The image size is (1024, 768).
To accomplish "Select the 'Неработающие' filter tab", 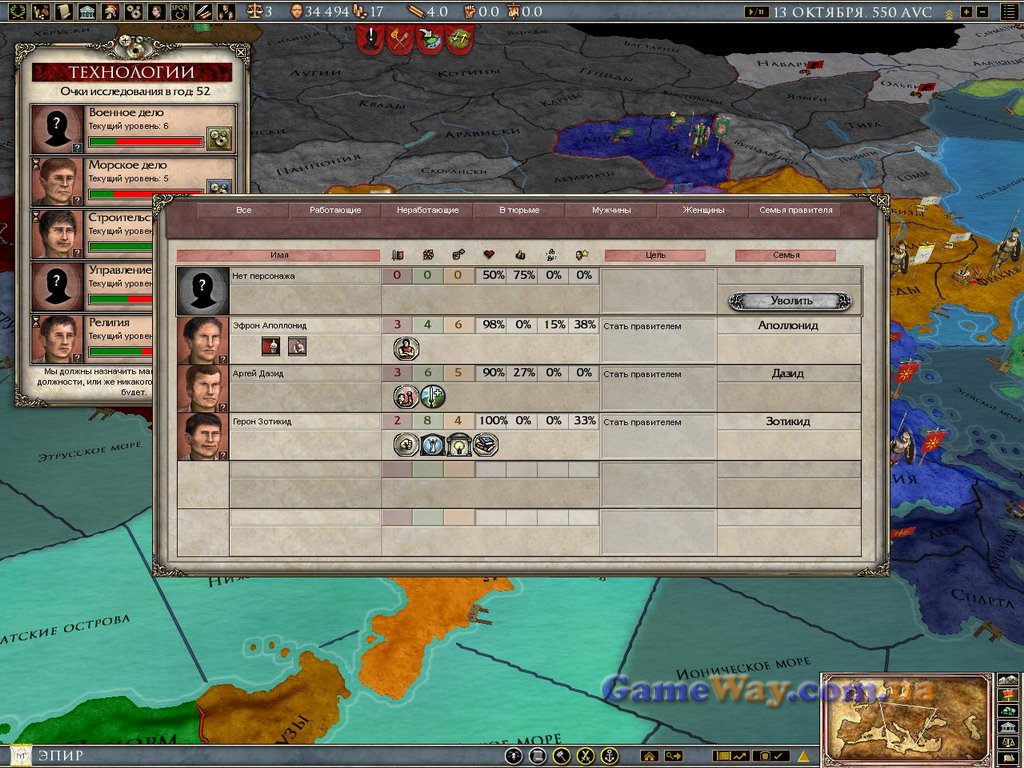I will (427, 211).
